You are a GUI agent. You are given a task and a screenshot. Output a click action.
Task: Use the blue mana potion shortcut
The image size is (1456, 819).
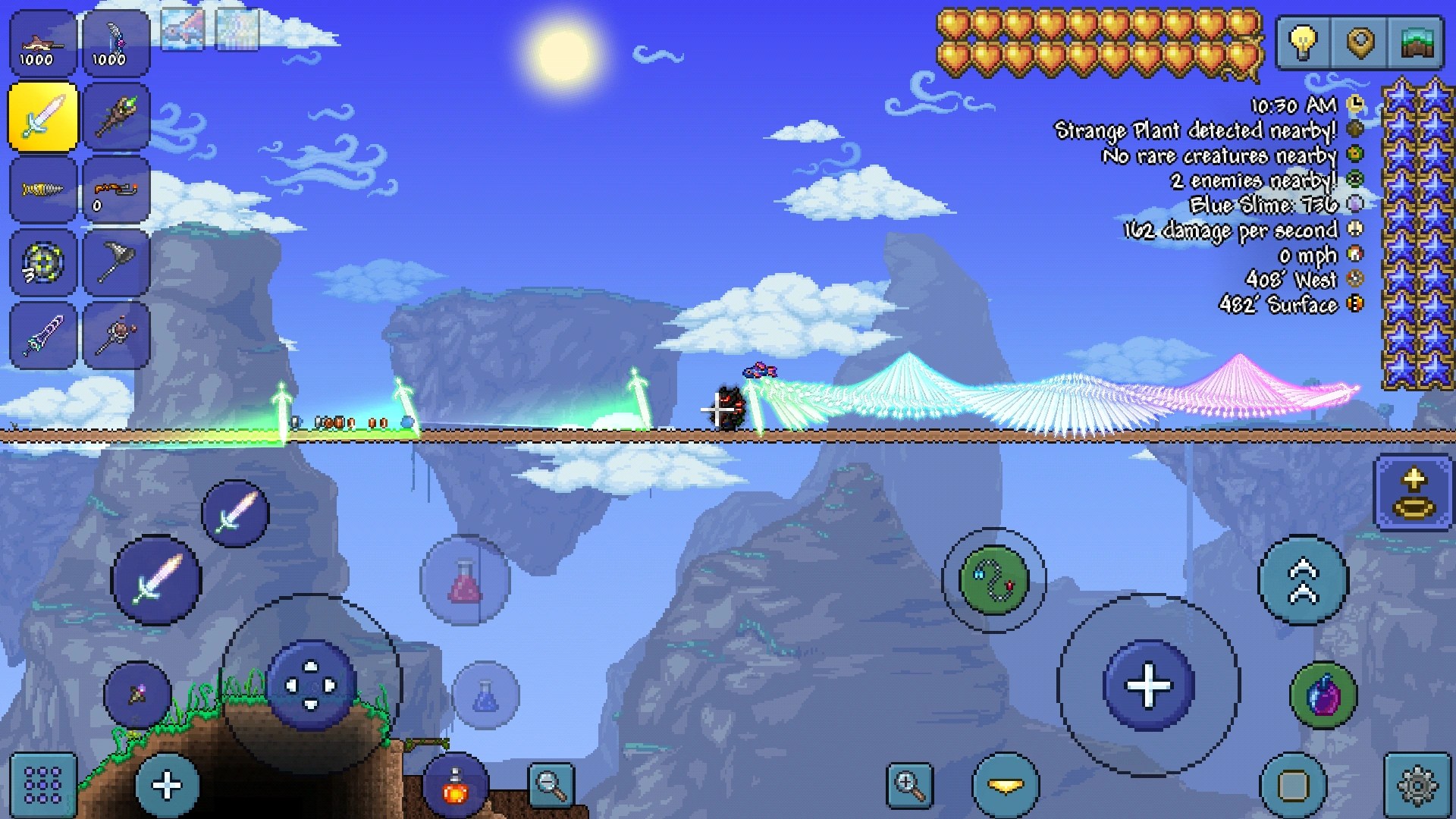pyautogui.click(x=485, y=695)
